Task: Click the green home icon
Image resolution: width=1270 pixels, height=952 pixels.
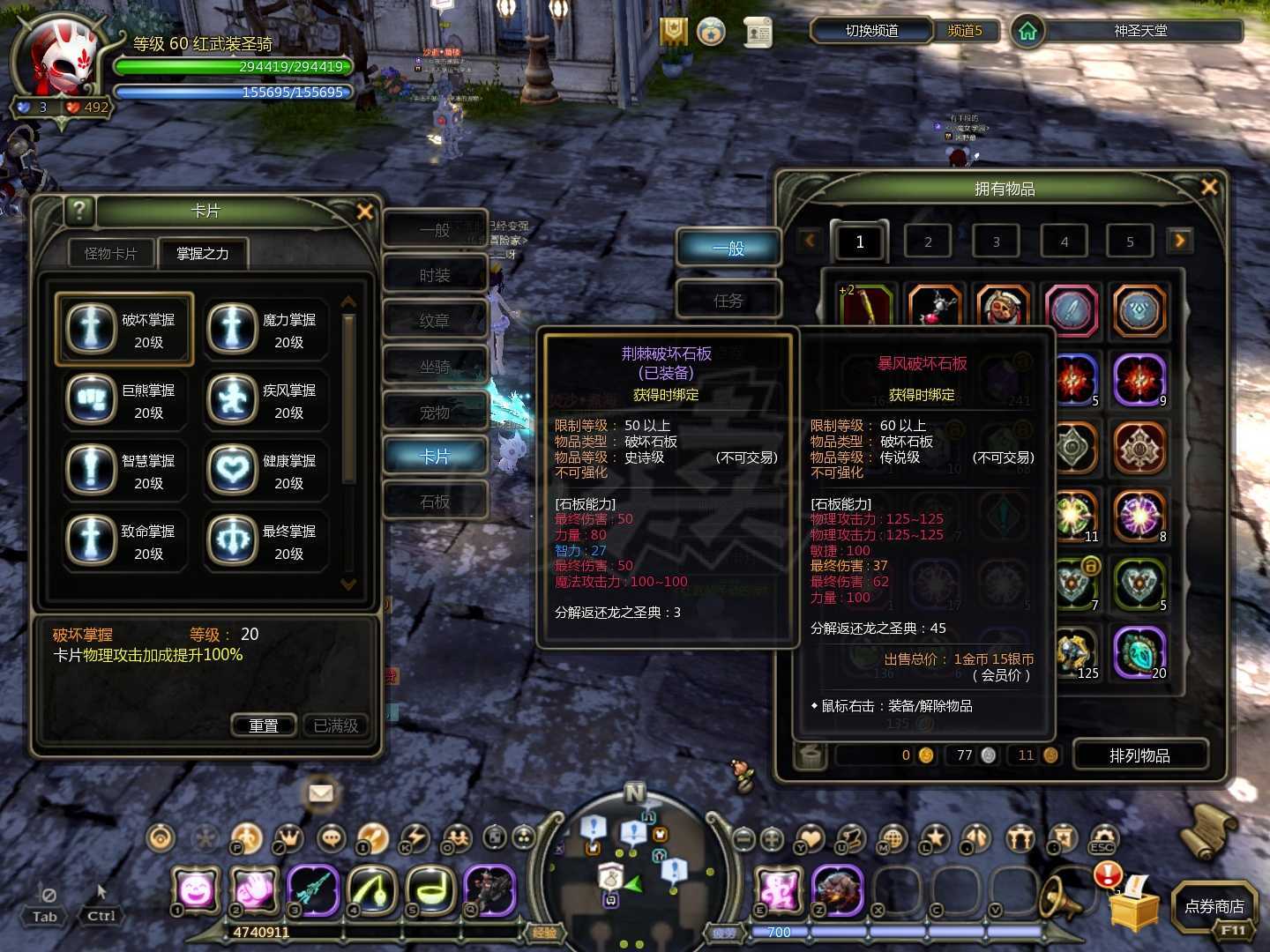Action: point(1027,32)
